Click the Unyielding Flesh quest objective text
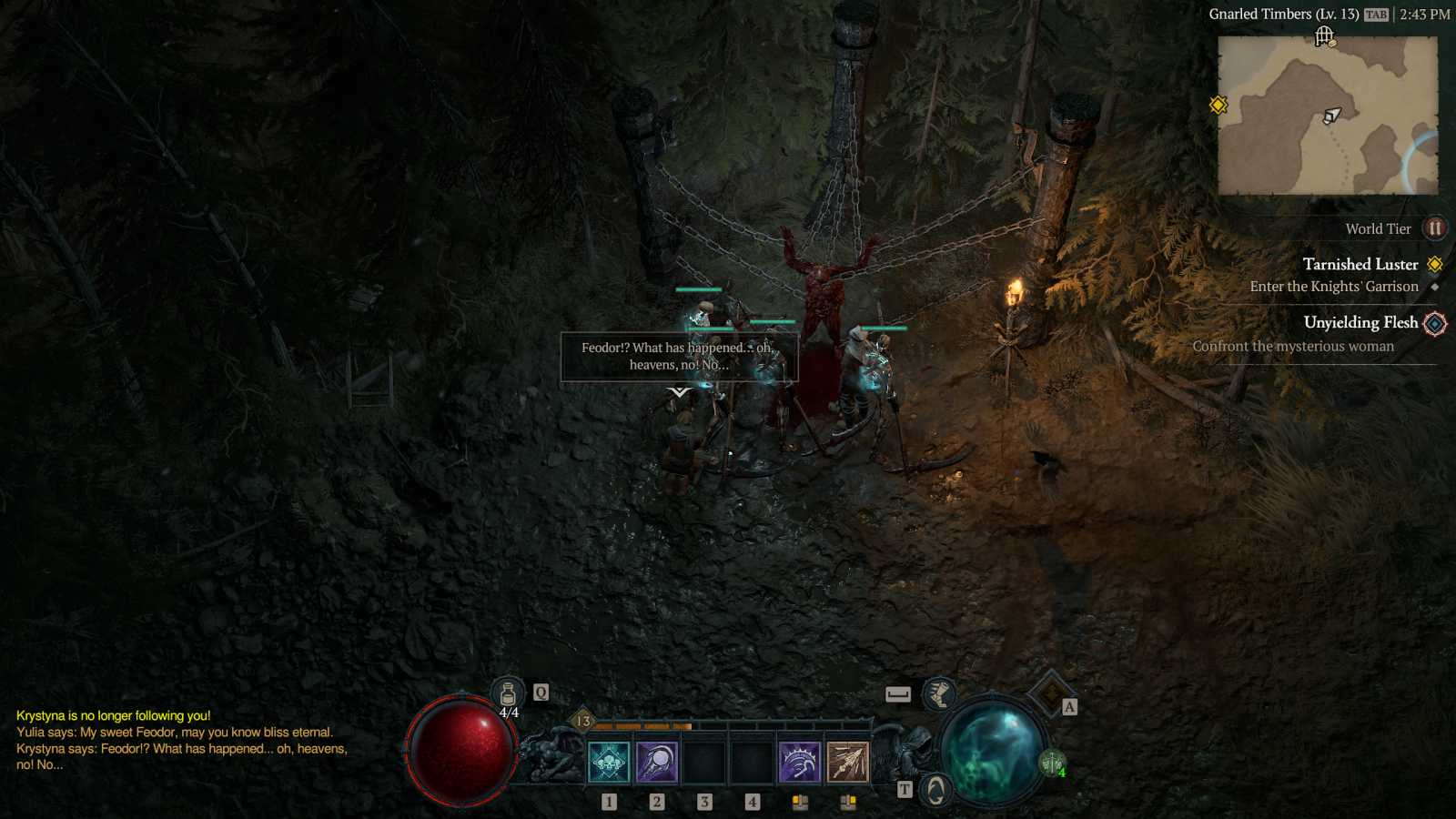 [x=1292, y=346]
